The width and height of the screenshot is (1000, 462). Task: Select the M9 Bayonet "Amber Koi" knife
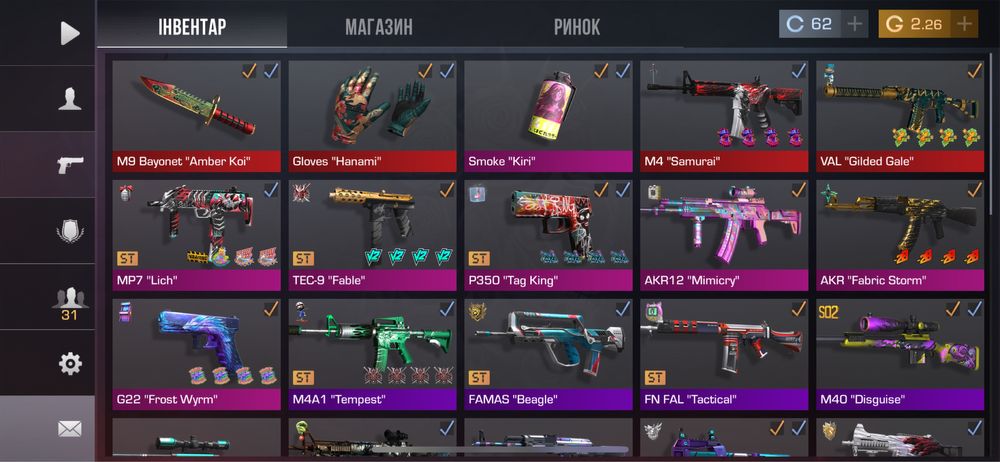[x=196, y=115]
